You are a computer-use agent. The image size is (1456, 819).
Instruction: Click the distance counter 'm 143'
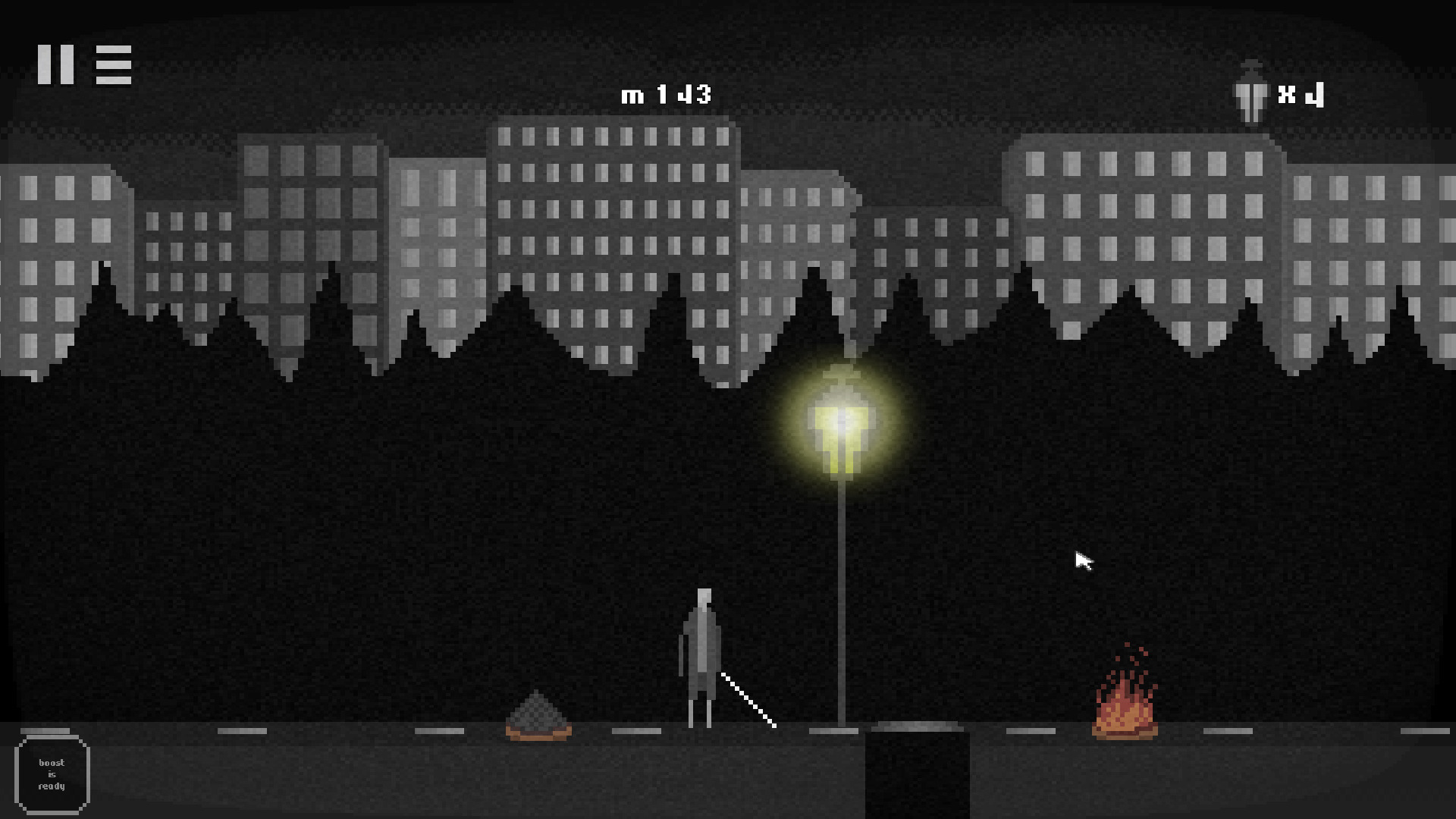[667, 93]
